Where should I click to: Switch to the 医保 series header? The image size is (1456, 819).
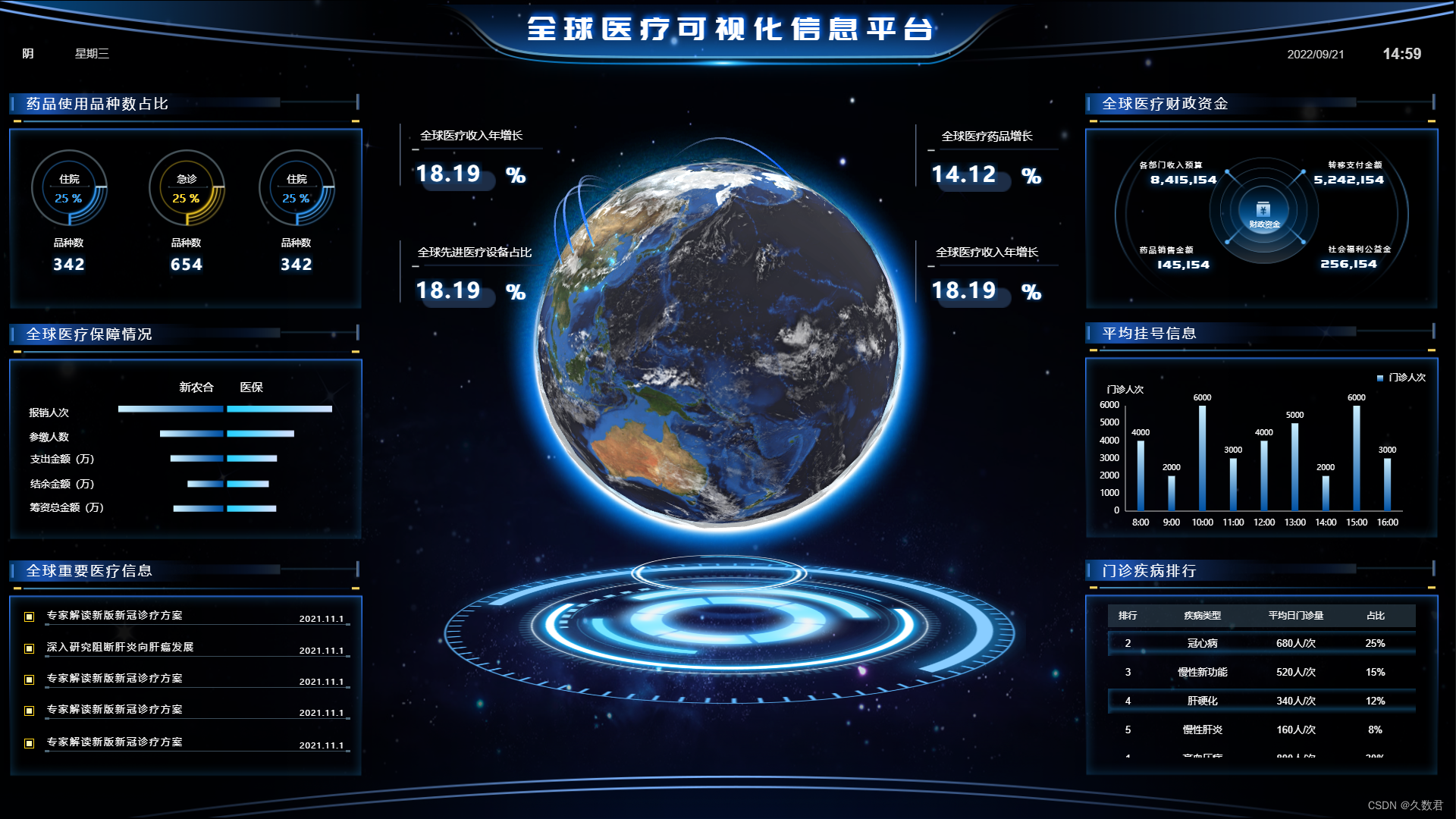click(x=251, y=388)
